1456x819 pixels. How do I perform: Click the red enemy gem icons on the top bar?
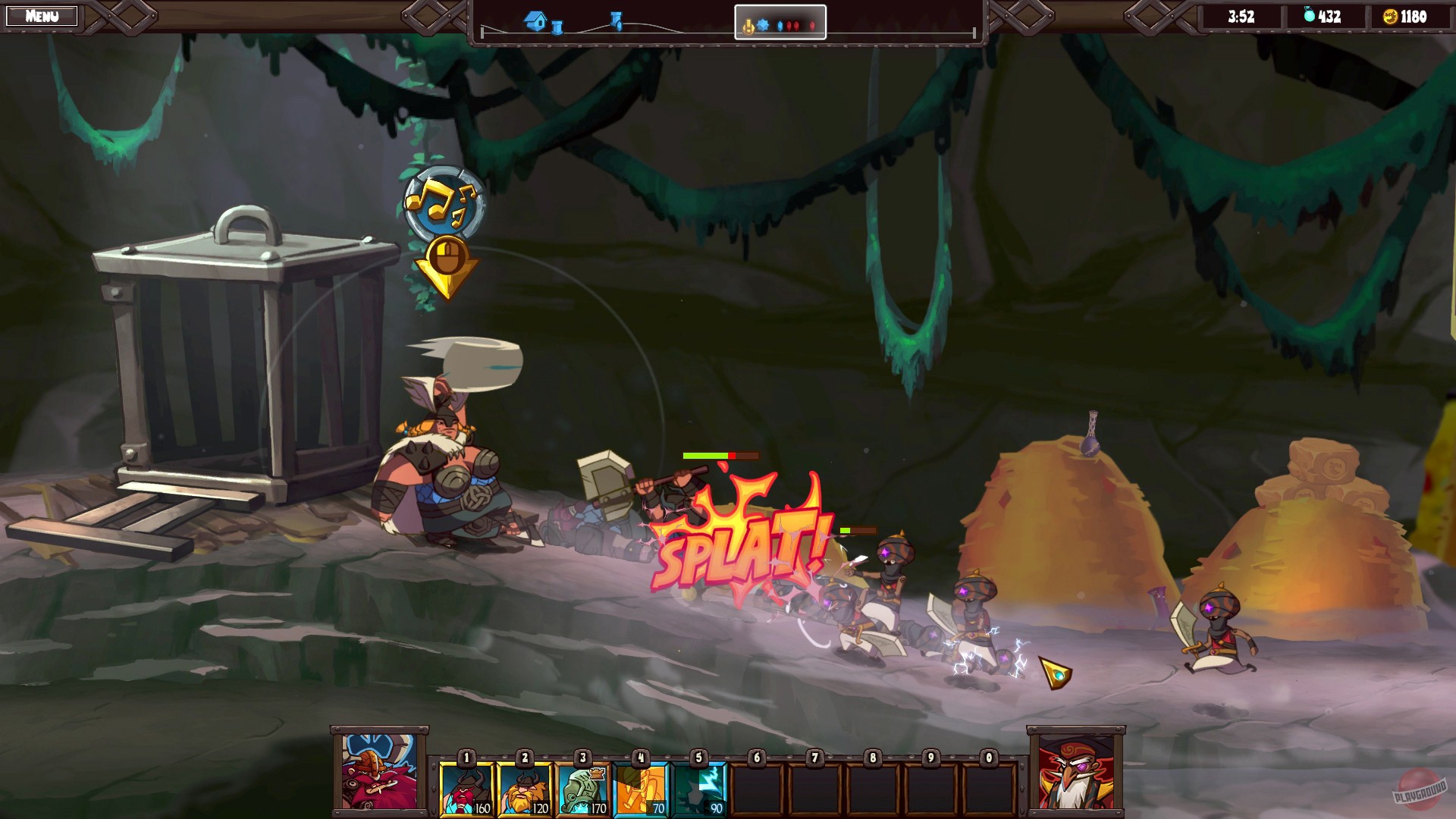click(x=792, y=25)
